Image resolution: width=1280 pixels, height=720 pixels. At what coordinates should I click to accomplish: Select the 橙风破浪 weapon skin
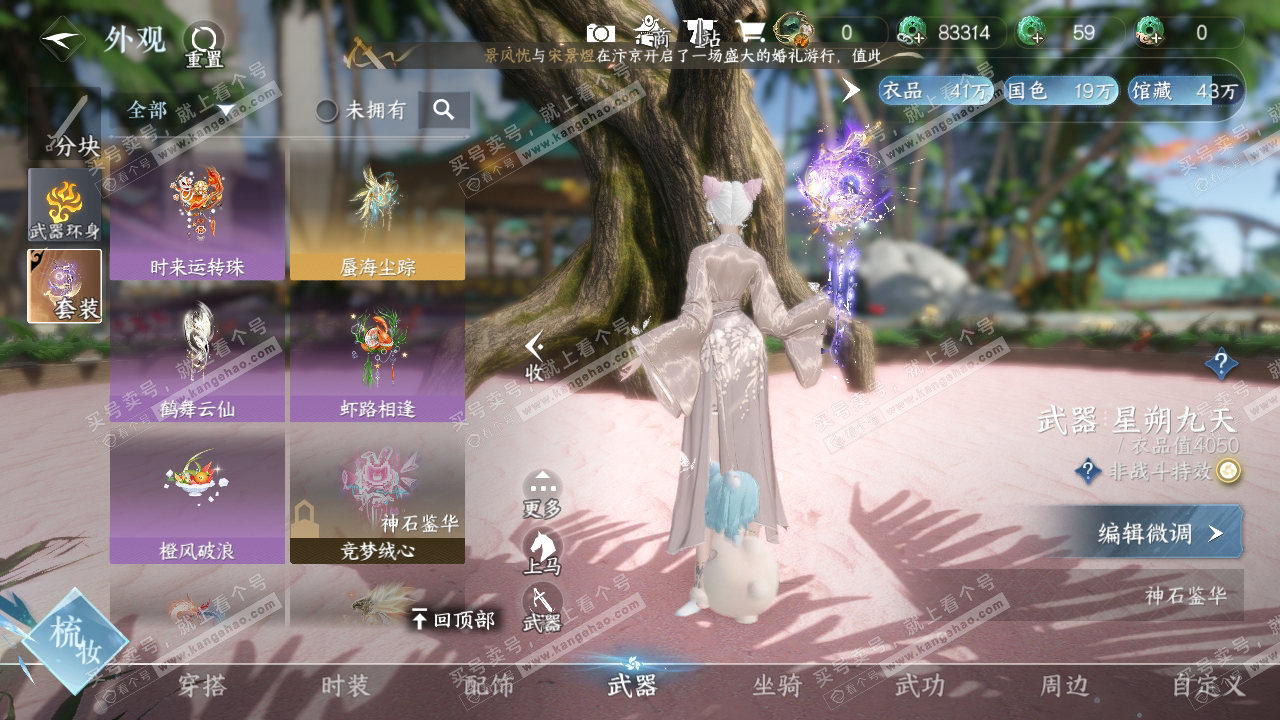pyautogui.click(x=197, y=498)
